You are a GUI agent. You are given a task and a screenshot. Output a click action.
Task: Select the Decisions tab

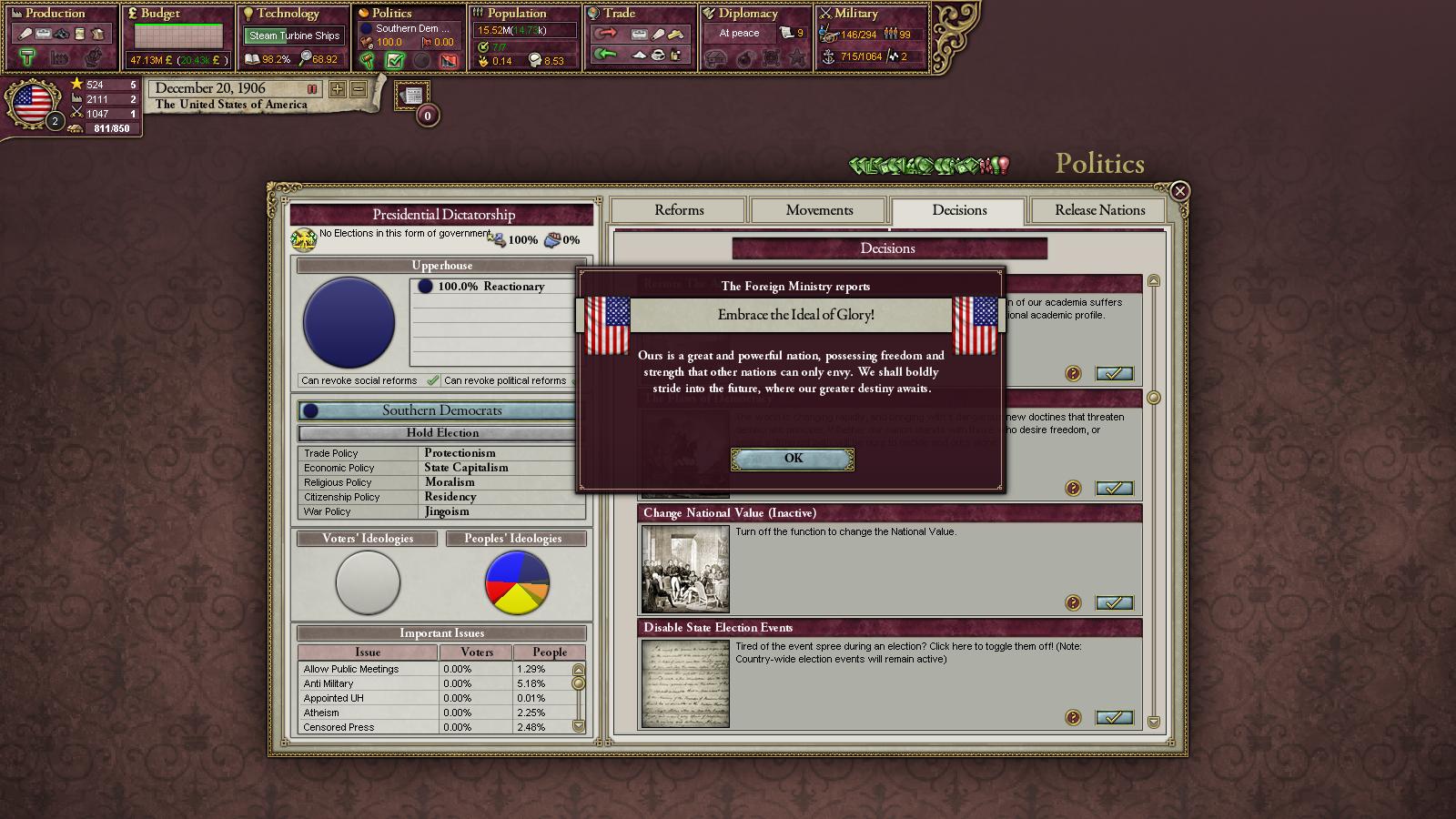point(959,210)
